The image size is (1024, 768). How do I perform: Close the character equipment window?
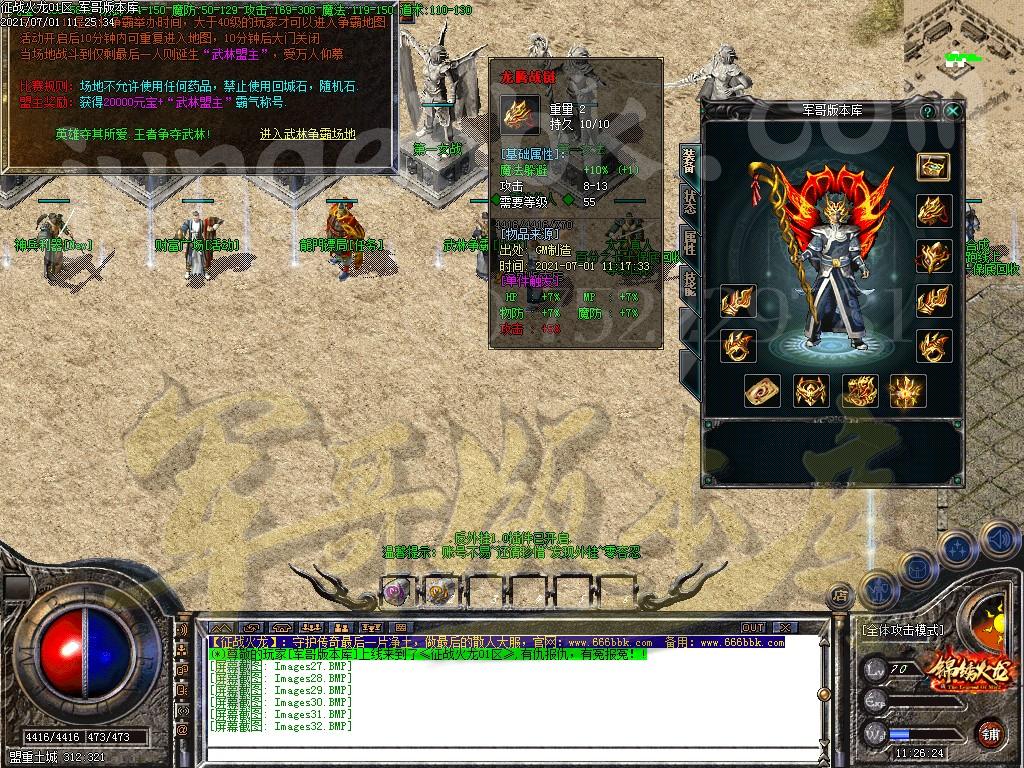pos(954,111)
